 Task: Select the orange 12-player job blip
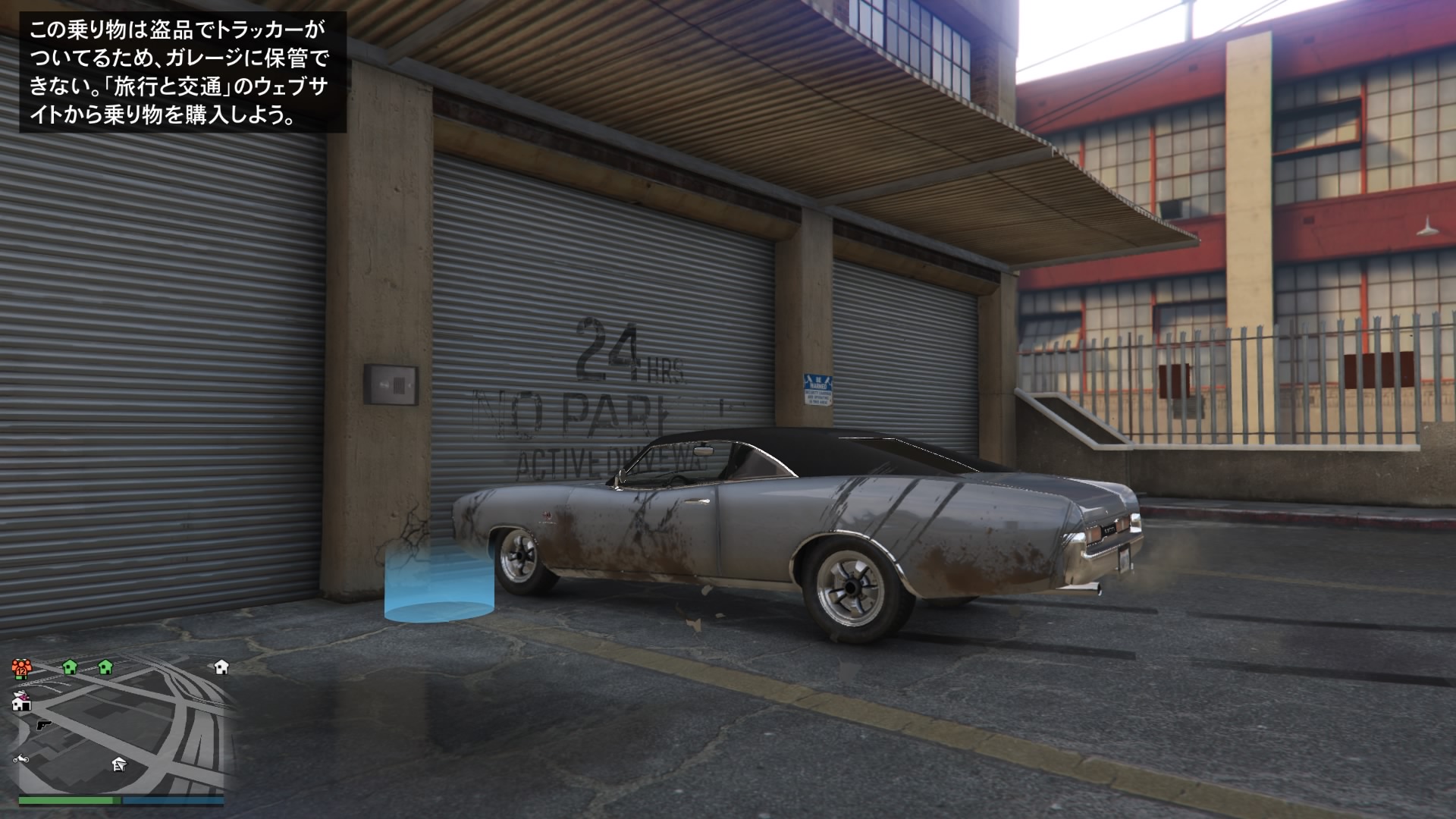[20, 668]
